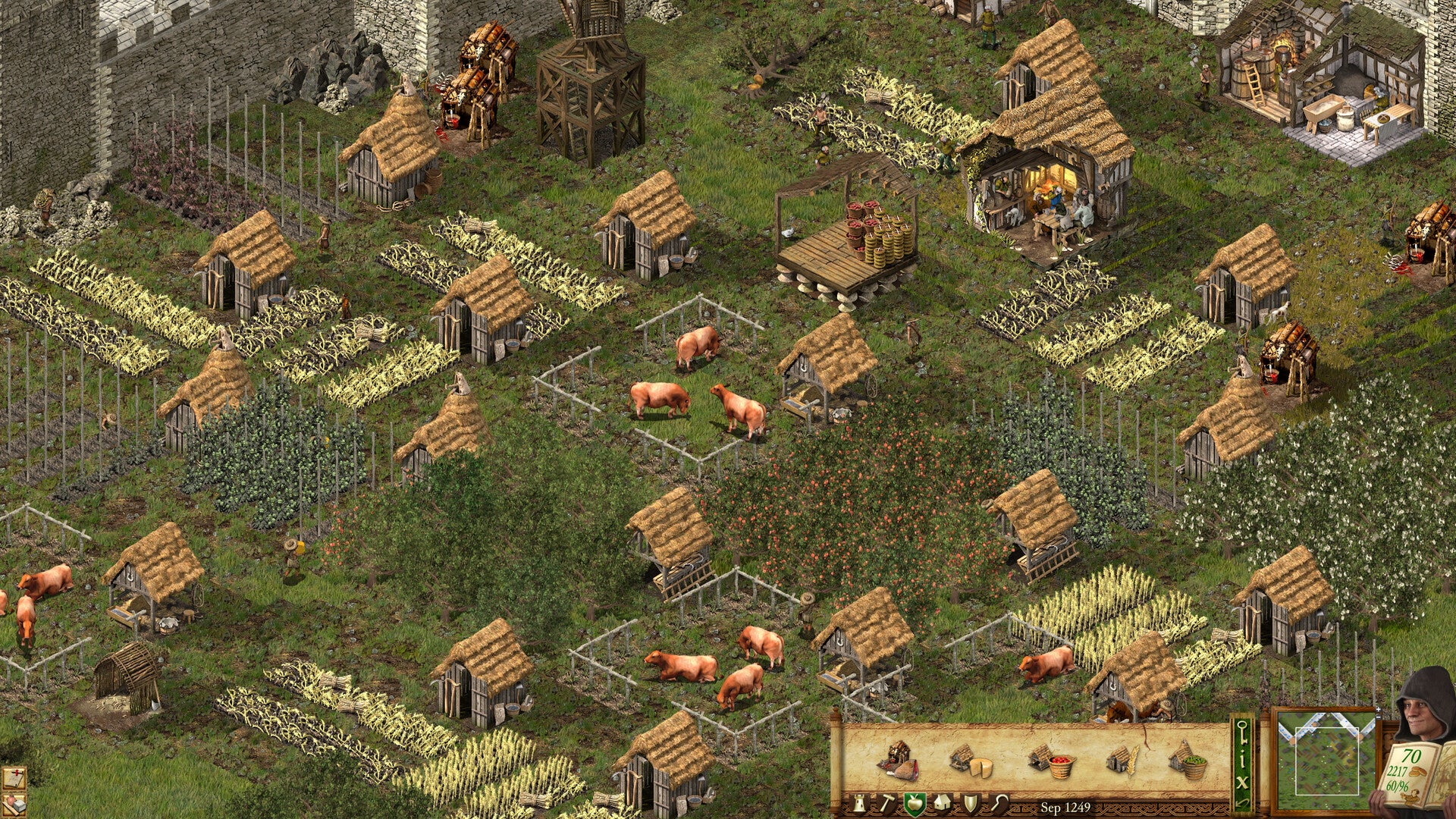
Task: Open the mission objectives scroll at bottom-left
Action: (x=14, y=777)
